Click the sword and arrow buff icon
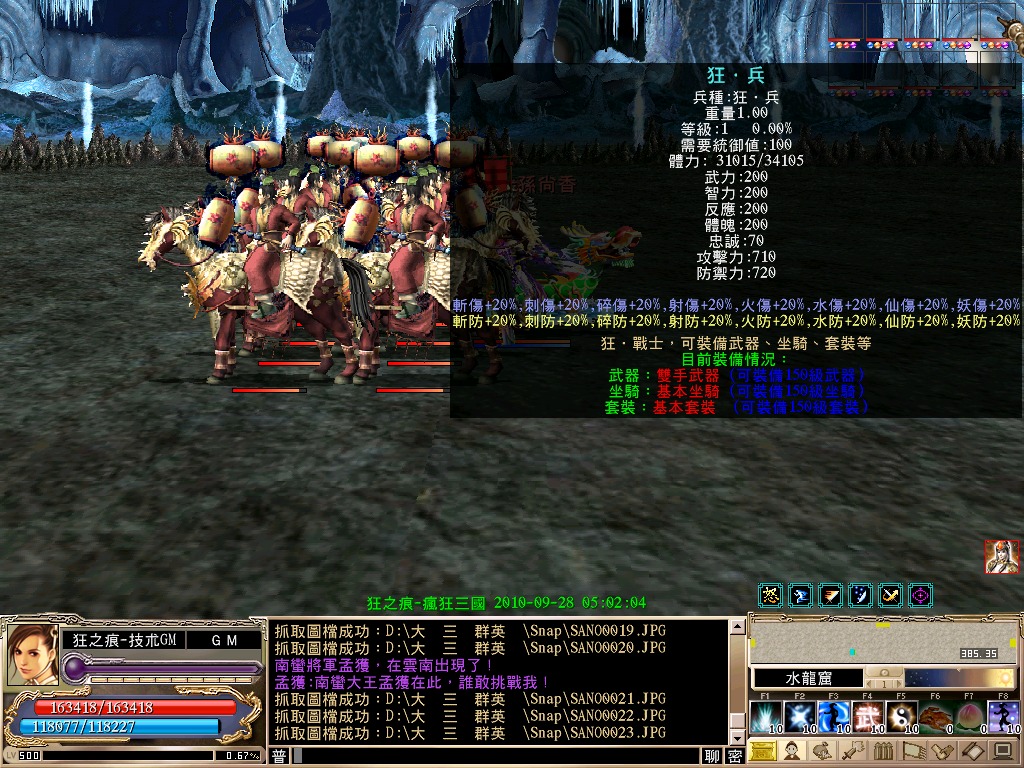Viewport: 1024px width, 768px height. coord(890,596)
